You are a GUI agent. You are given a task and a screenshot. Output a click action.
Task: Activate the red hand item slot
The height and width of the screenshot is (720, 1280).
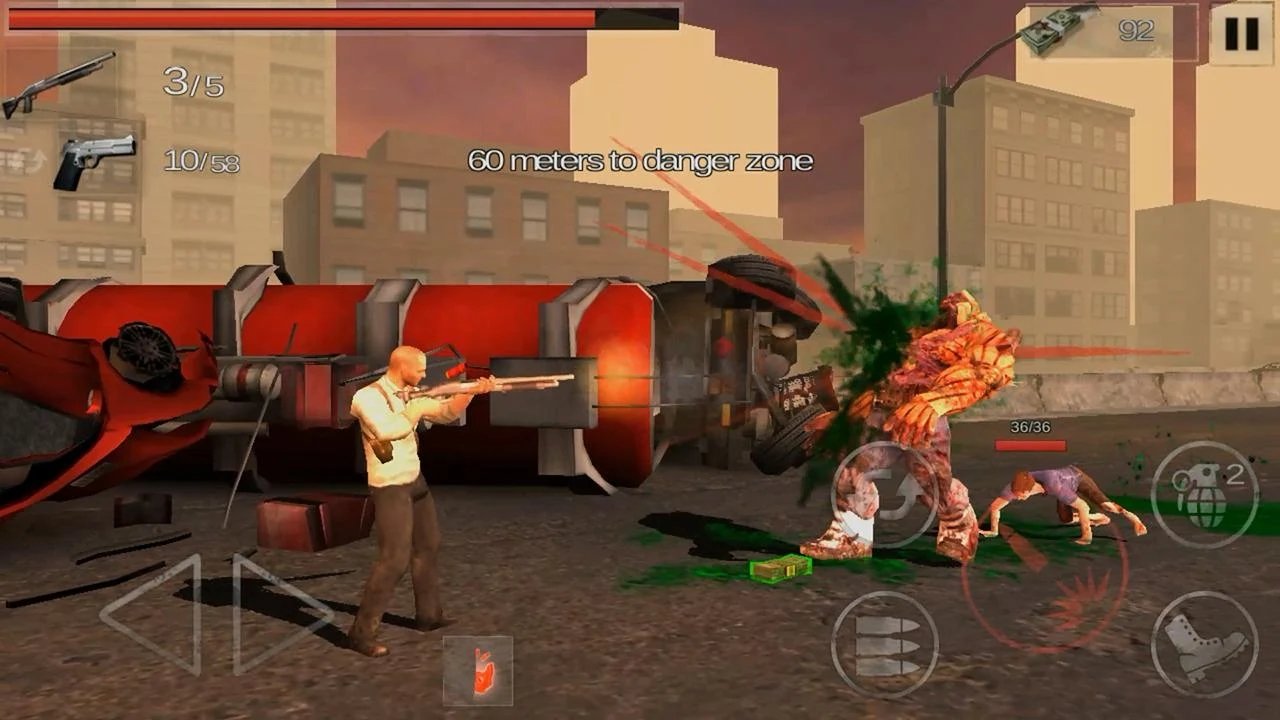click(x=478, y=670)
